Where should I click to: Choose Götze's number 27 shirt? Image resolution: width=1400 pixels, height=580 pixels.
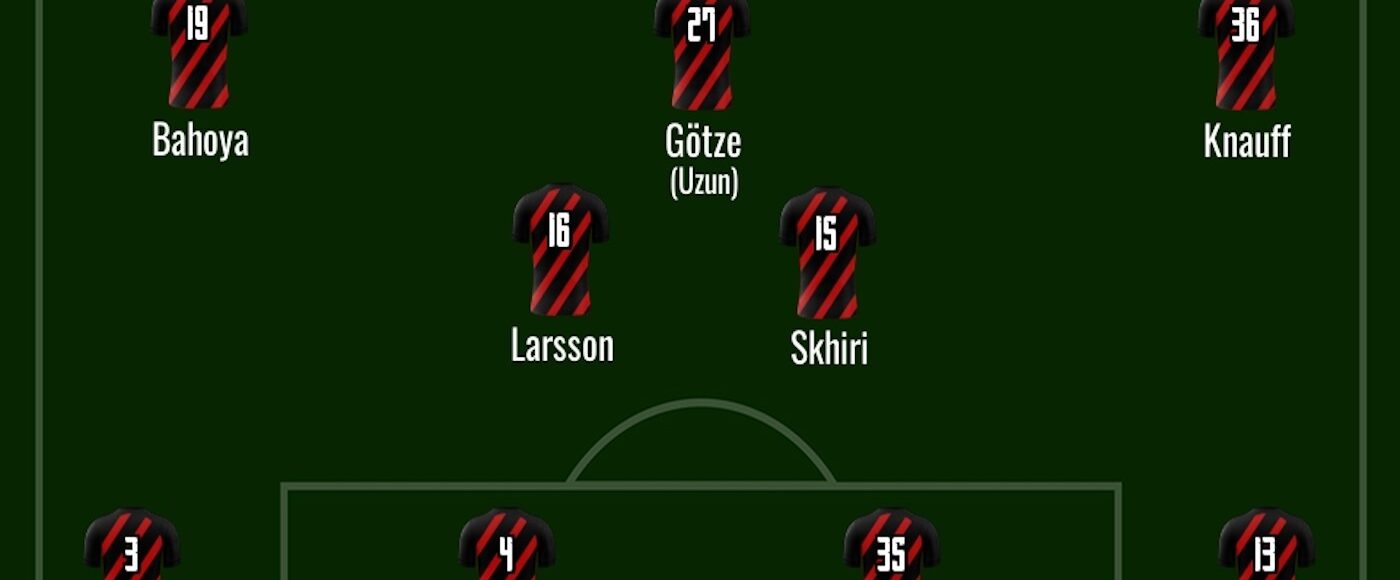[702, 50]
